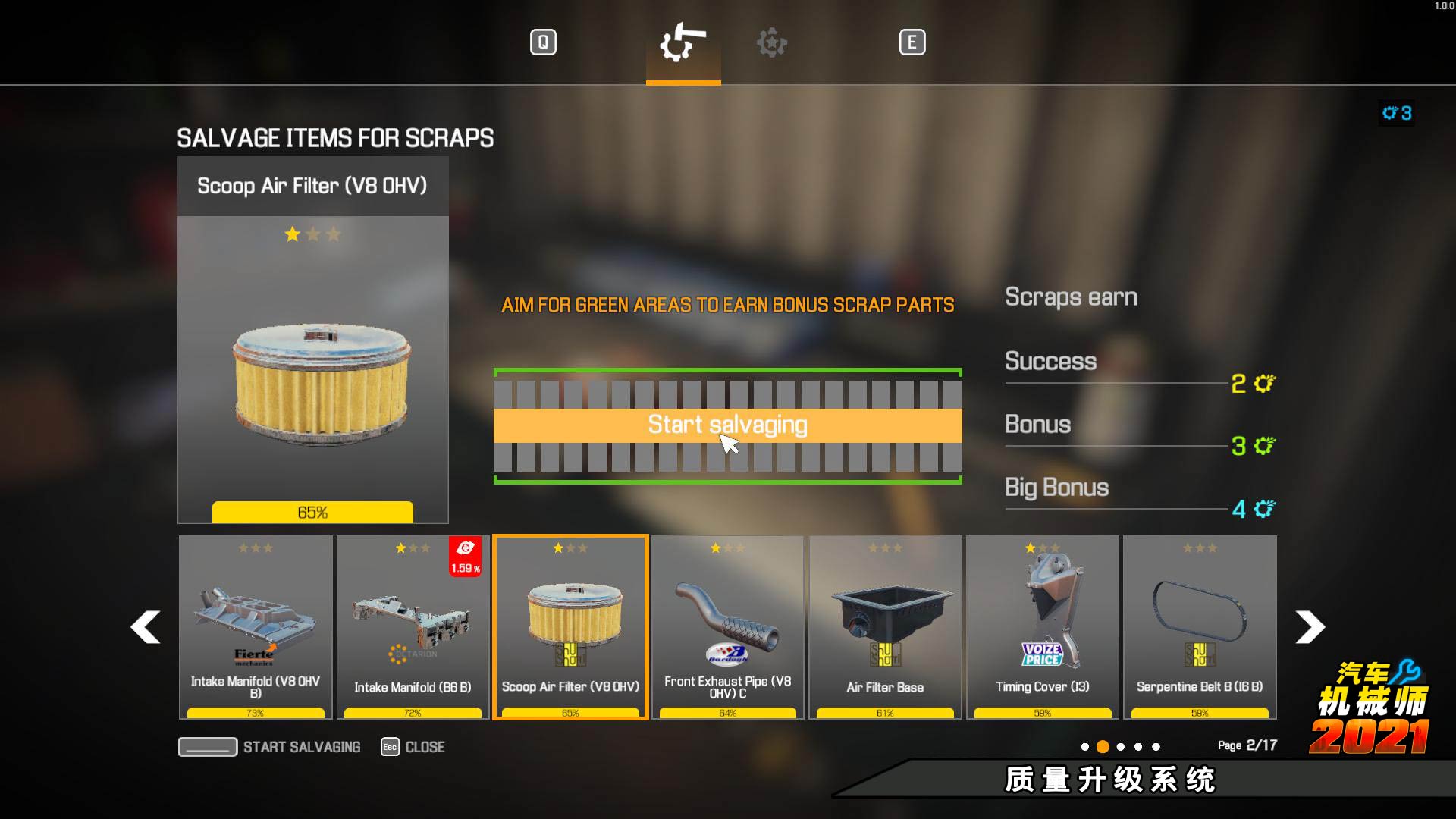
Task: Go to the previous page with left arrow
Action: click(x=145, y=627)
